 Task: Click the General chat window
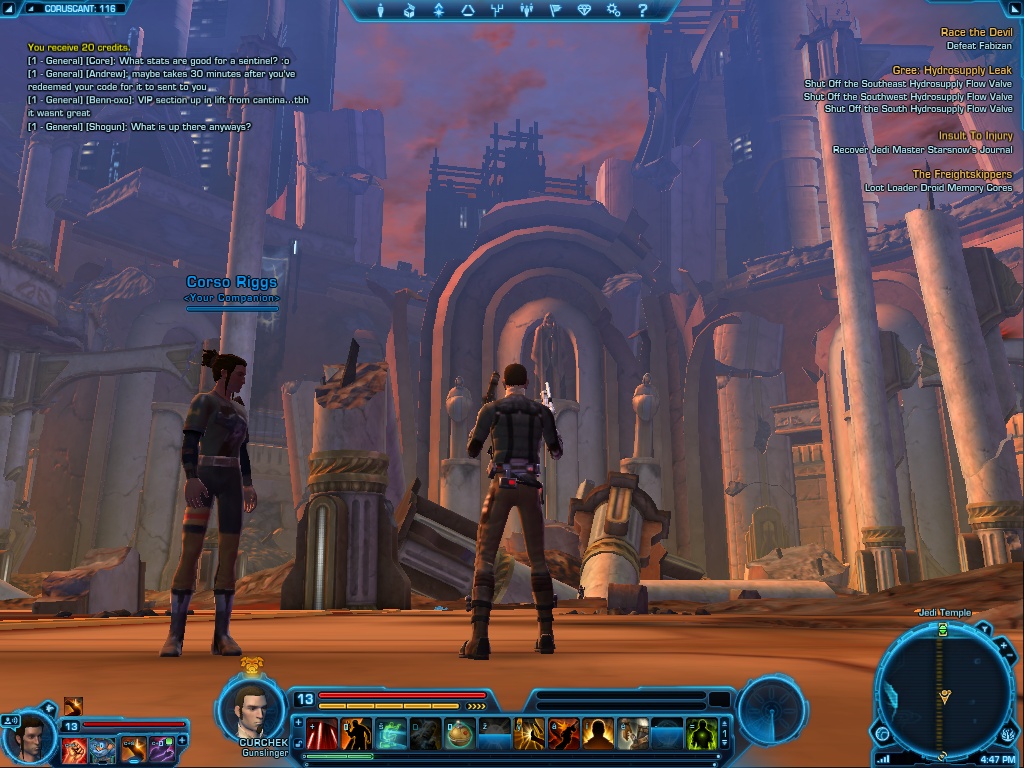click(x=150, y=90)
